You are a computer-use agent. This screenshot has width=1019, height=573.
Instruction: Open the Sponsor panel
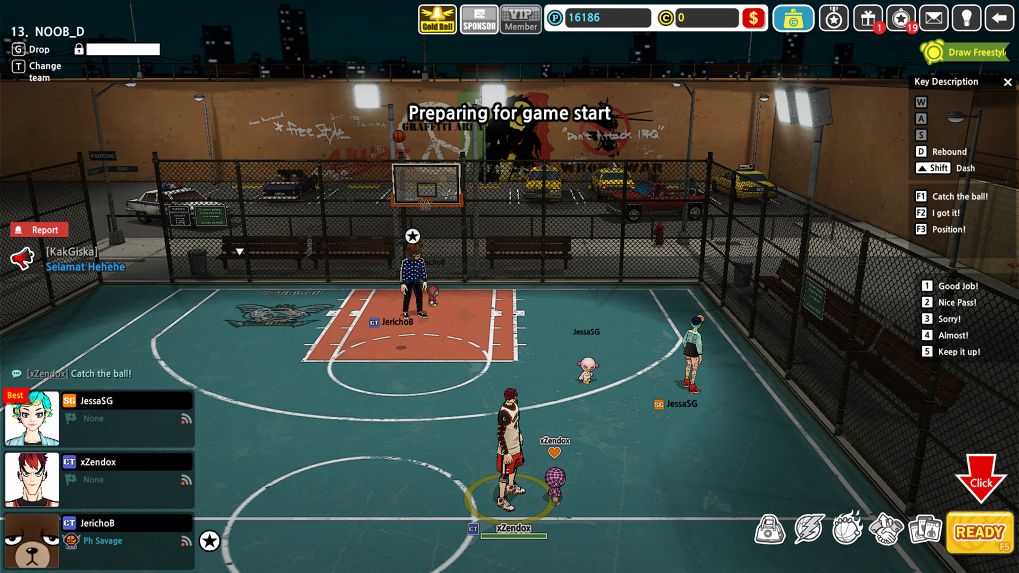click(x=480, y=19)
